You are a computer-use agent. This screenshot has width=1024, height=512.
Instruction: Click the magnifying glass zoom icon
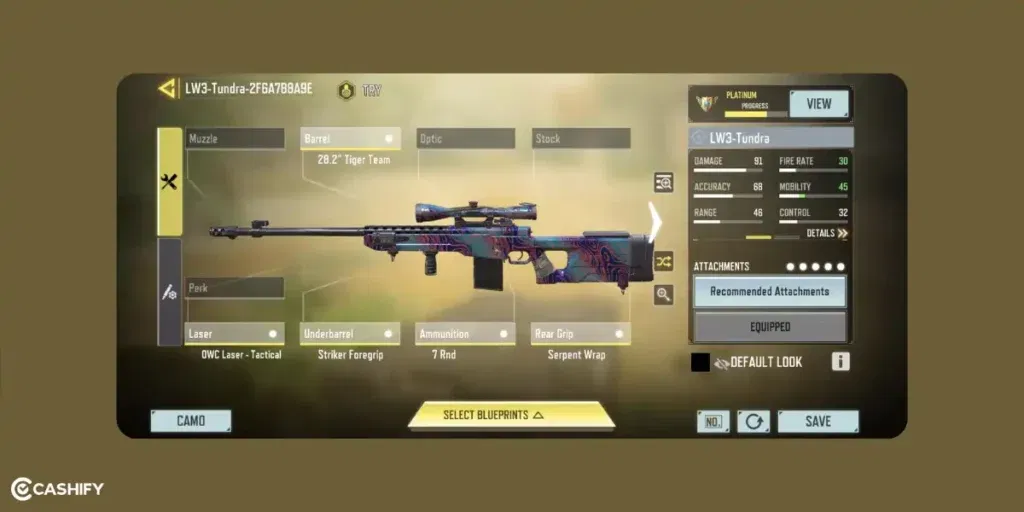click(663, 294)
